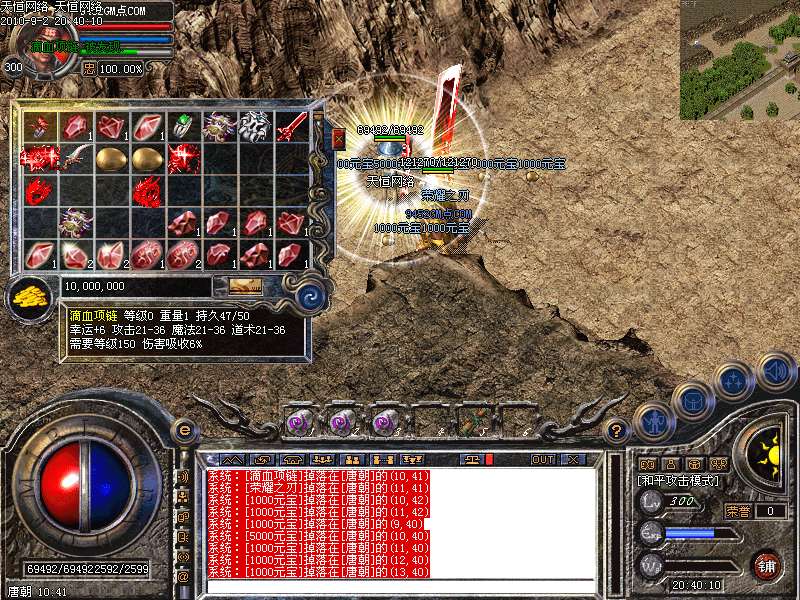Screen dimensions: 800x600
Task: Click the OUT button on the chat bar
Action: (543, 459)
